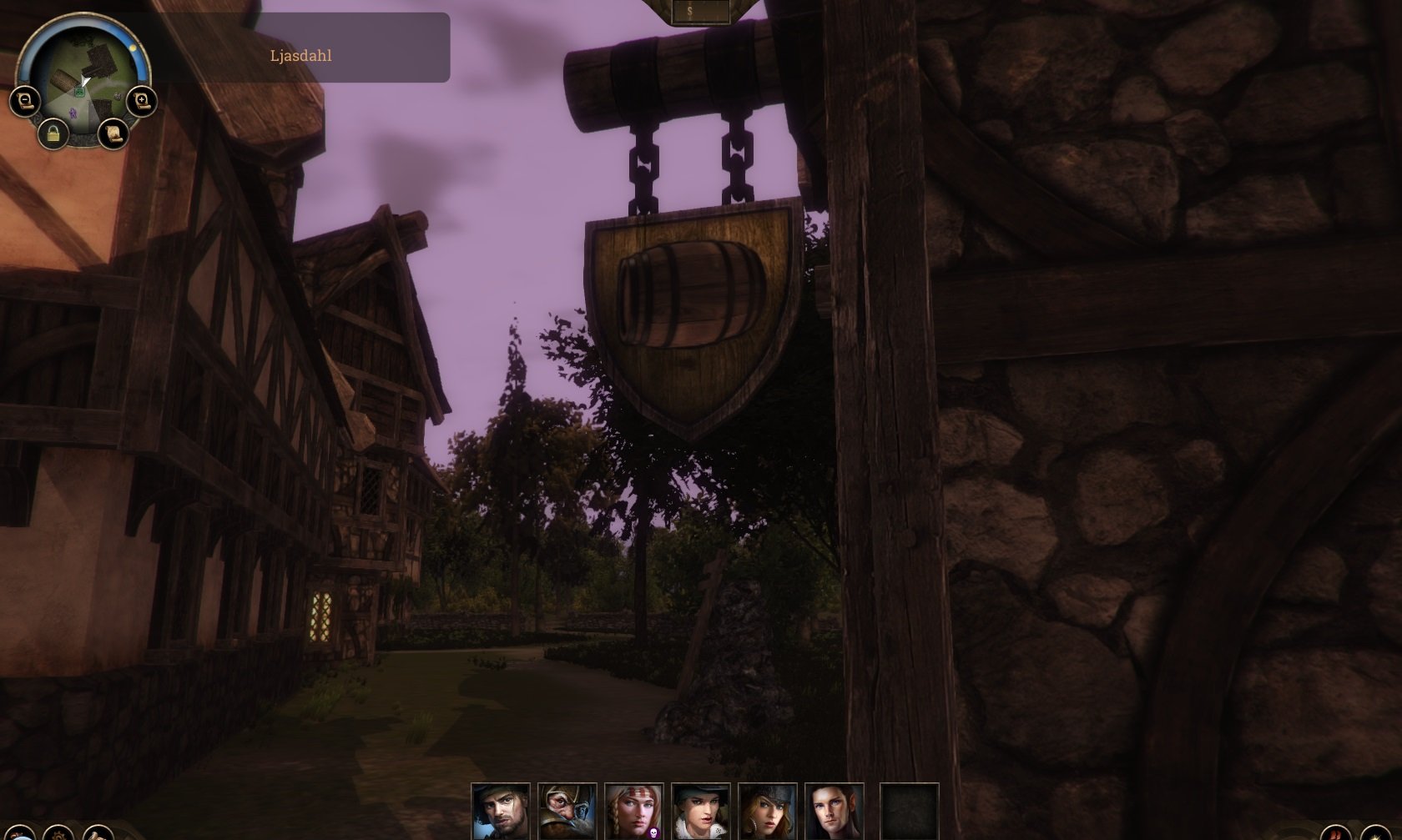
Task: Open the gear icon at bottom-left
Action: (x=58, y=833)
